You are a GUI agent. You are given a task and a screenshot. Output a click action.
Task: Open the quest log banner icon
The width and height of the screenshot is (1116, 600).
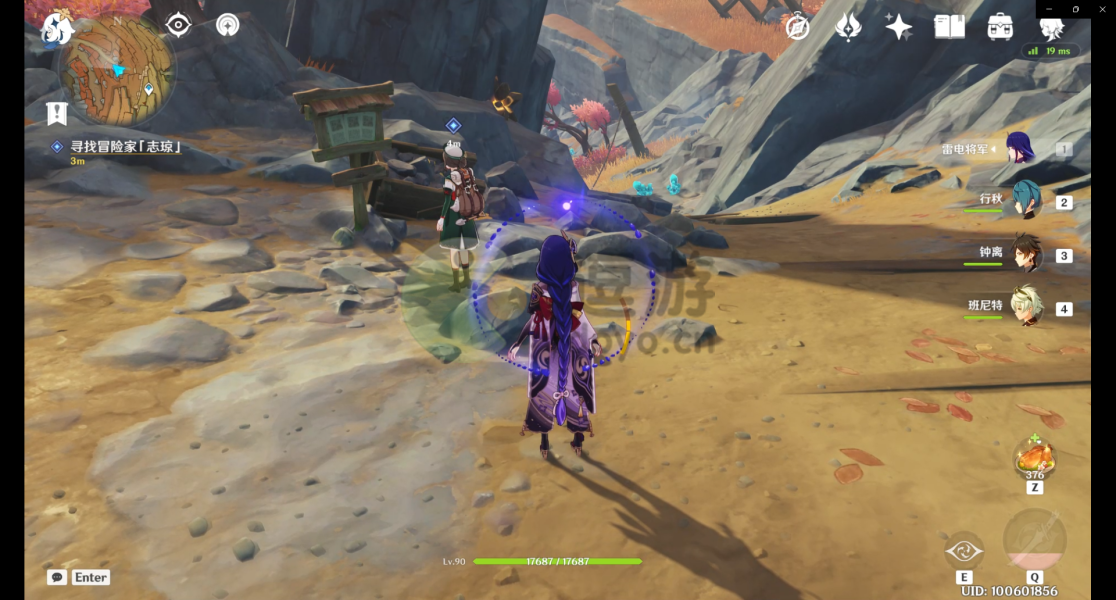tap(56, 113)
